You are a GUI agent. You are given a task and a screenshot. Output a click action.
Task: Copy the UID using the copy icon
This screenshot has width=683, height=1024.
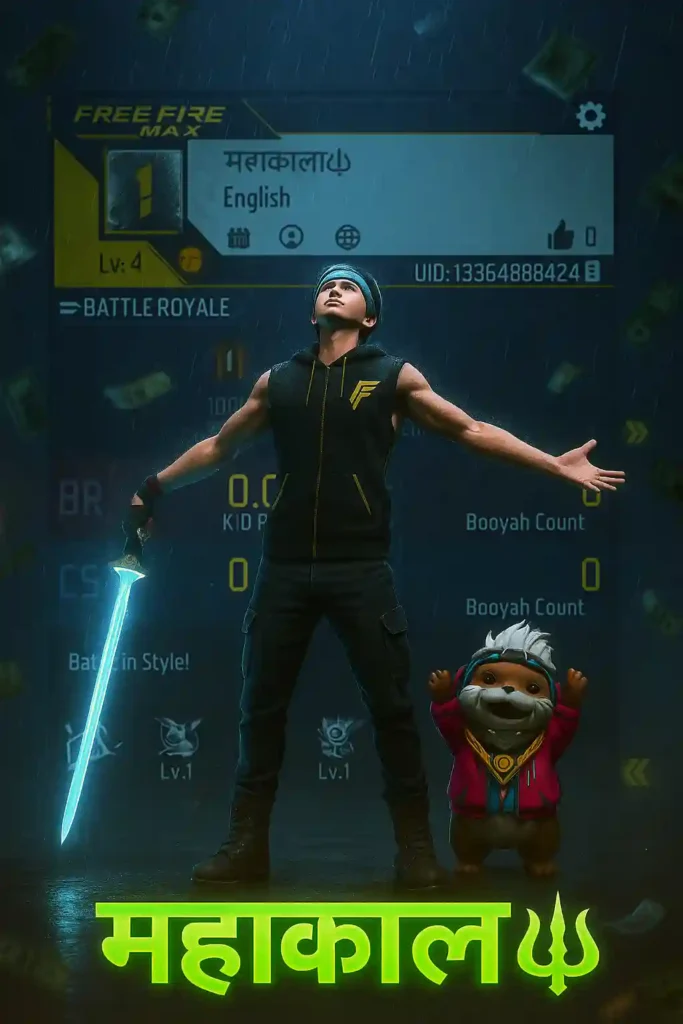[x=592, y=271]
